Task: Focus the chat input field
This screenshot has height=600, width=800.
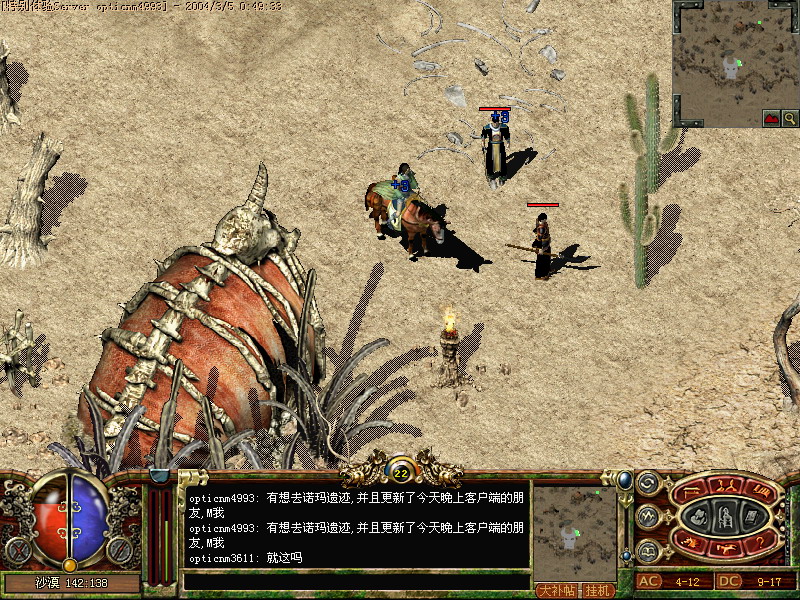Action: [x=355, y=581]
